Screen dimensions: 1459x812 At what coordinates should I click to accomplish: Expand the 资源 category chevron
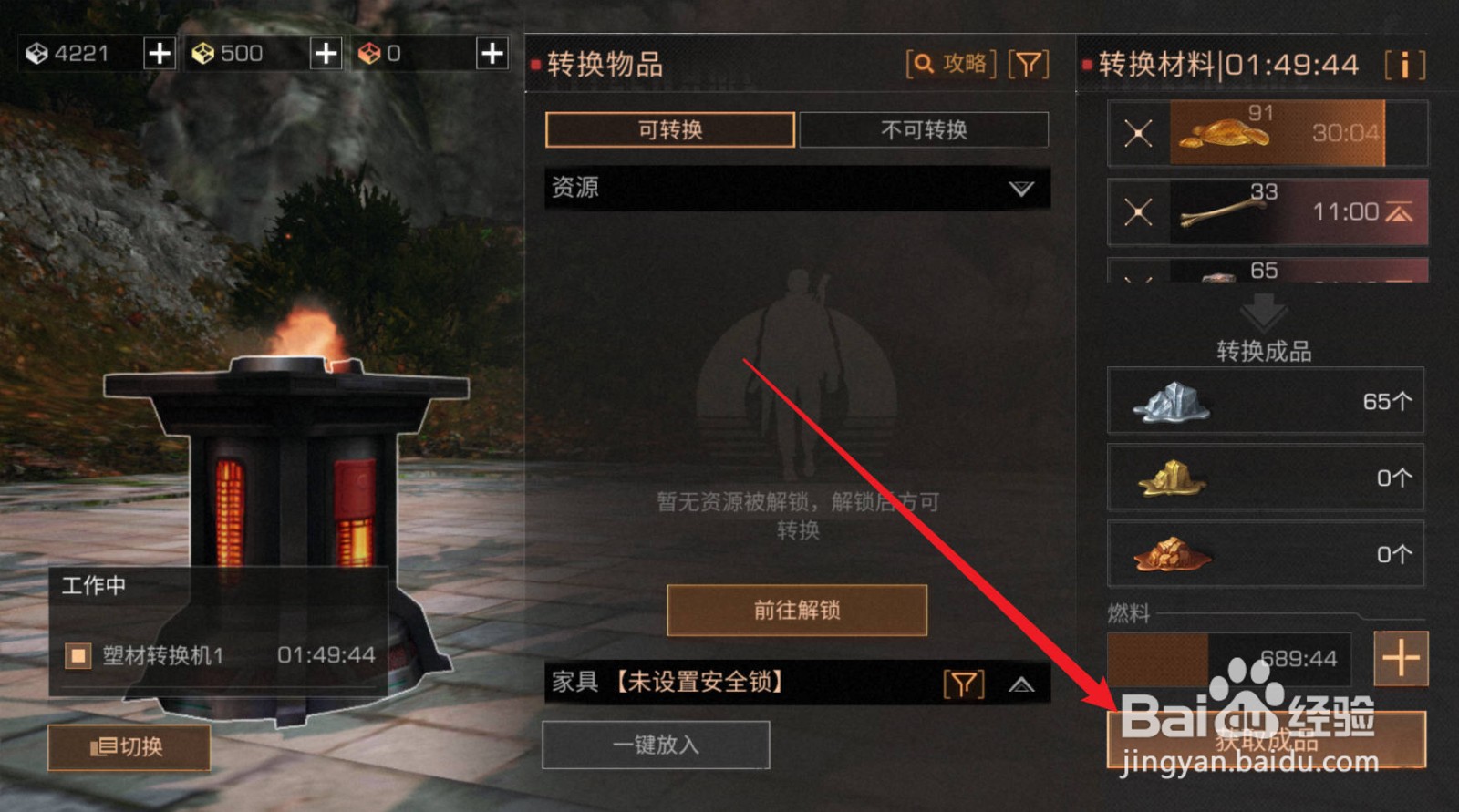(x=1021, y=190)
